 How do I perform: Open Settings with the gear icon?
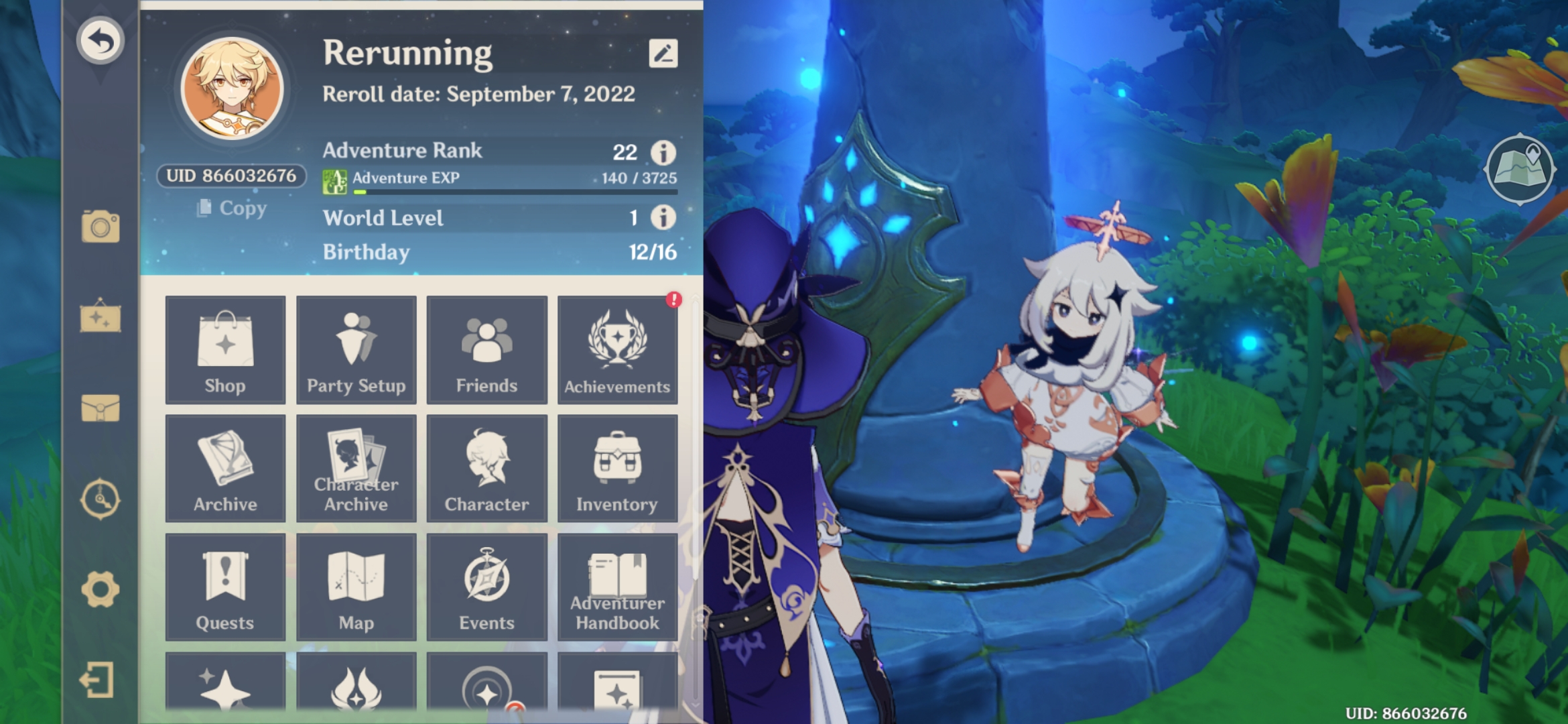pyautogui.click(x=102, y=589)
